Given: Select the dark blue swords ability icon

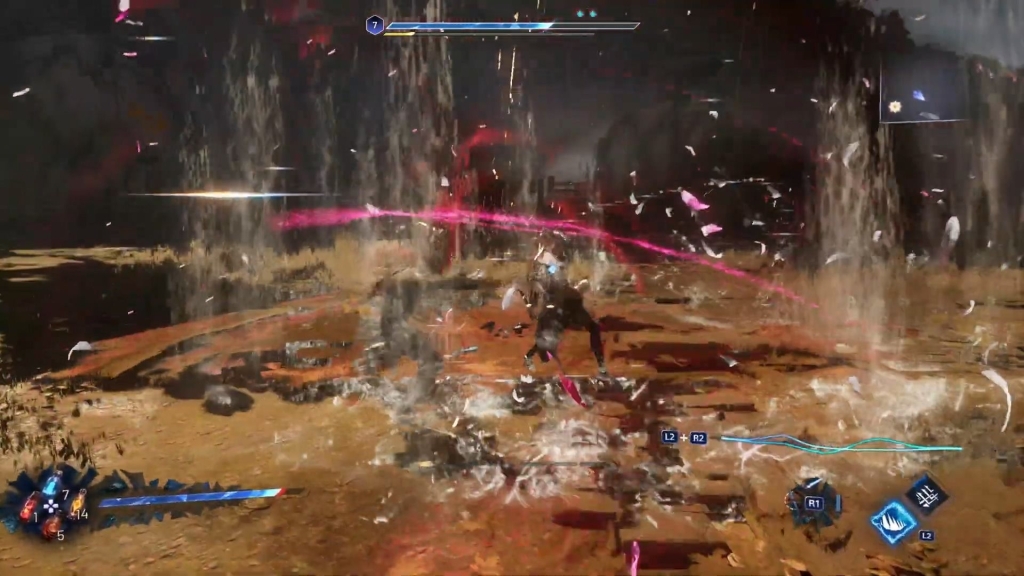Looking at the screenshot, I should [x=926, y=494].
